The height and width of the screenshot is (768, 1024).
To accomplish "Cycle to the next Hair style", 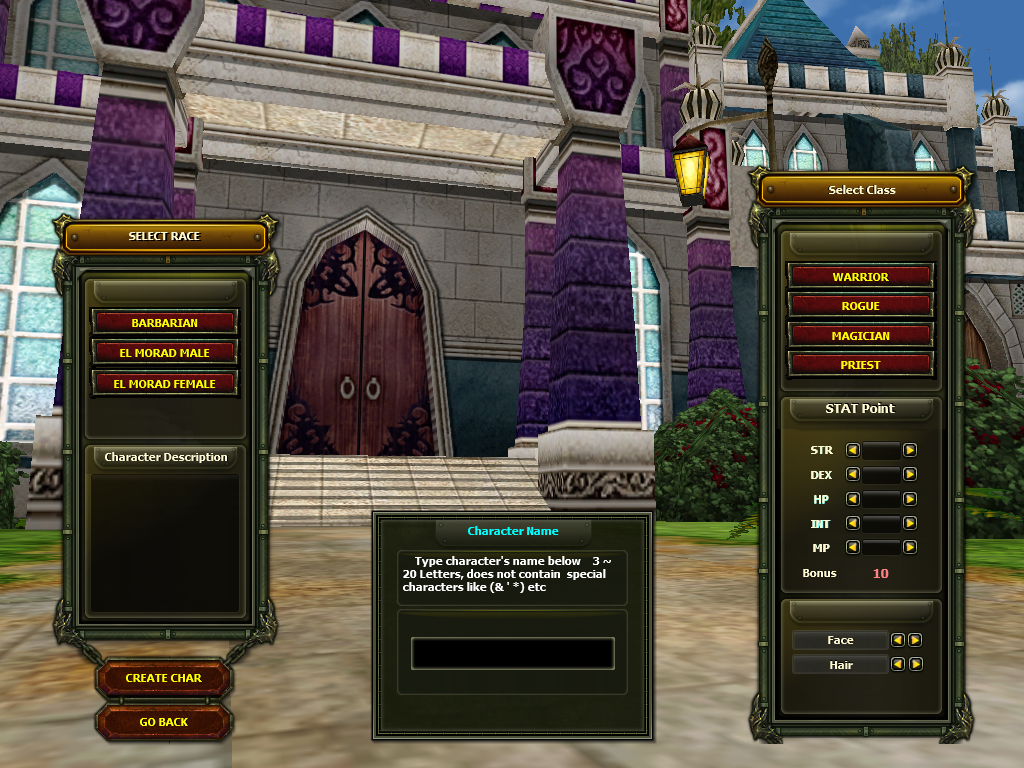I will pyautogui.click(x=915, y=664).
